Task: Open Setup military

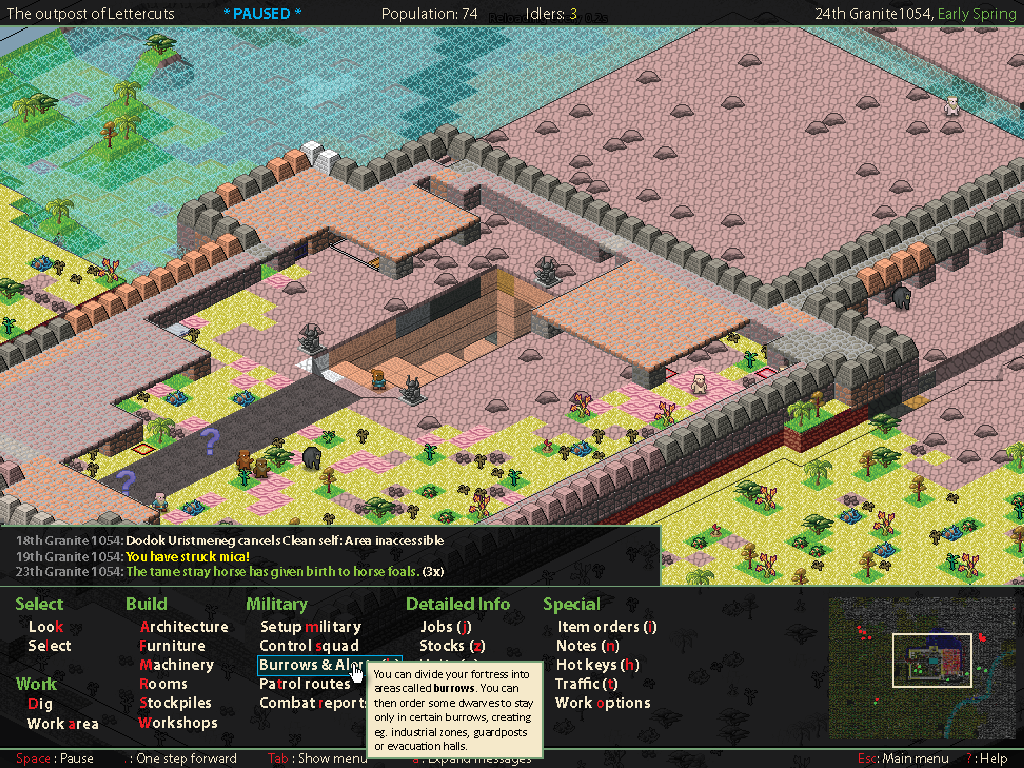Action: (310, 627)
